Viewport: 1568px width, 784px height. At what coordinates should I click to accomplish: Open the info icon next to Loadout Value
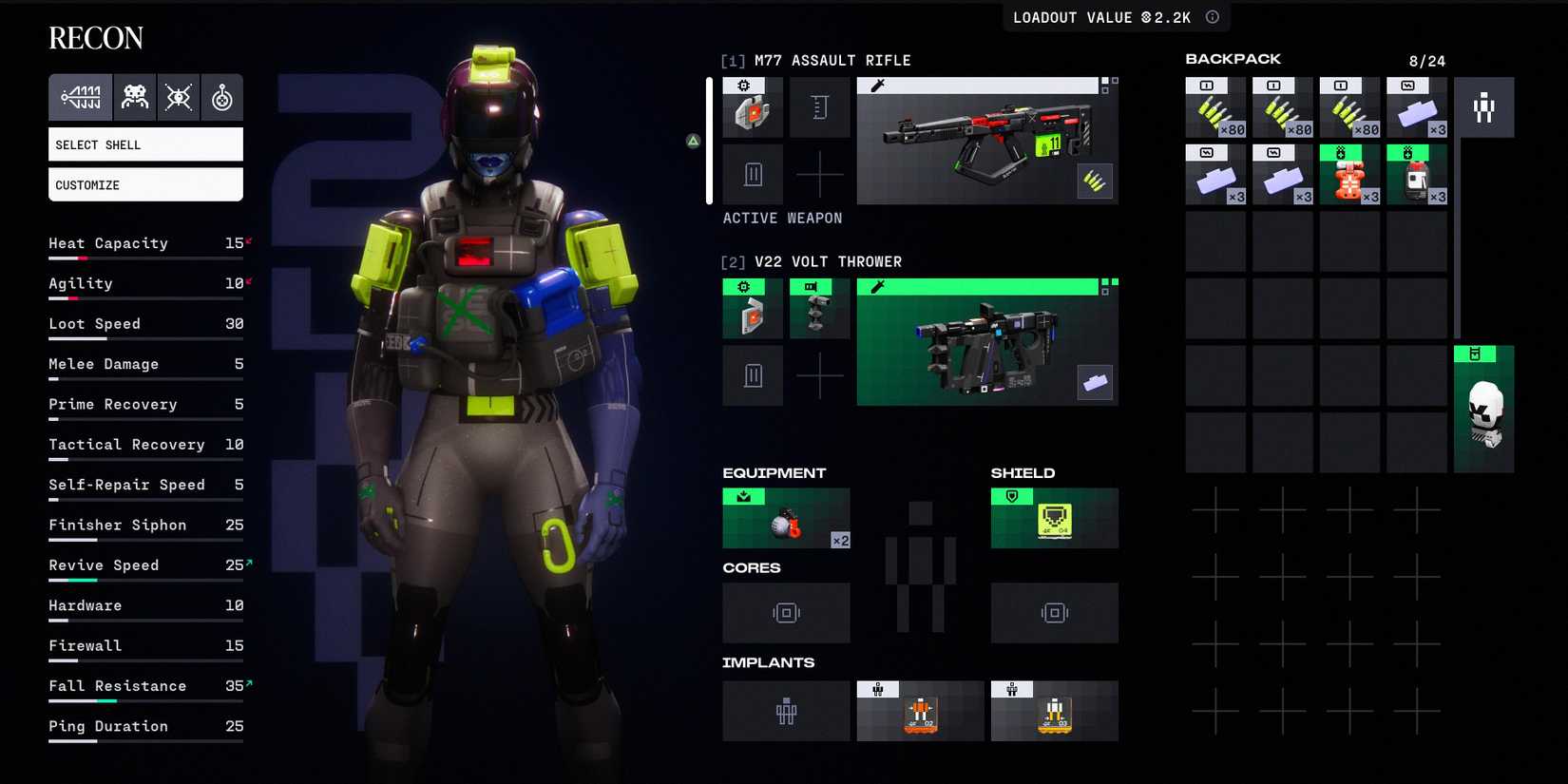point(1211,16)
